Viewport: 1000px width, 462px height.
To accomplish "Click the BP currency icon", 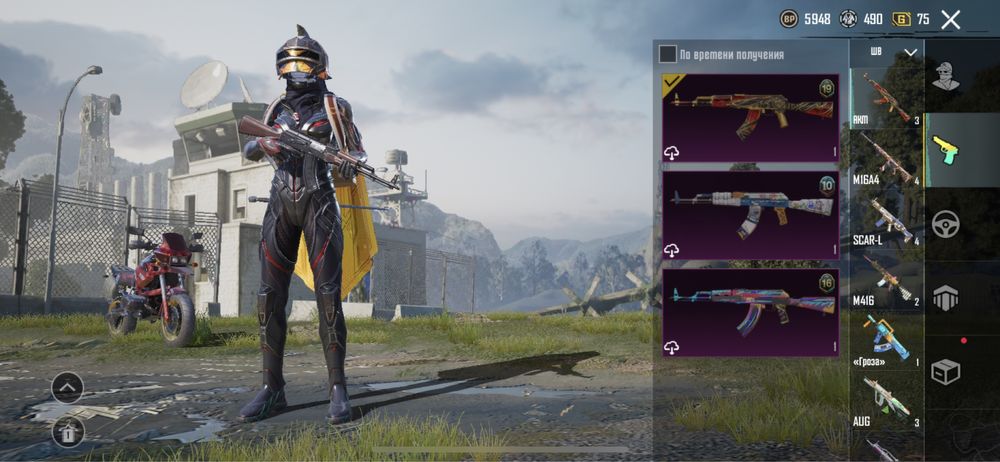I will (789, 19).
